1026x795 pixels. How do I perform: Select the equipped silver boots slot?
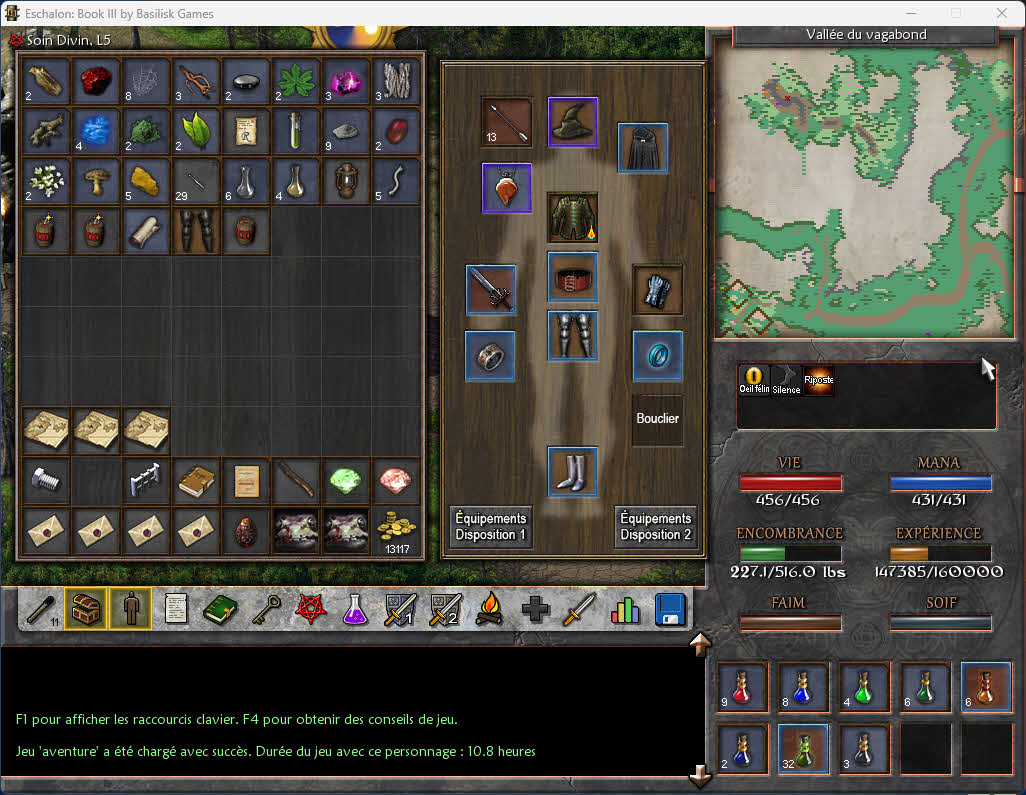573,471
